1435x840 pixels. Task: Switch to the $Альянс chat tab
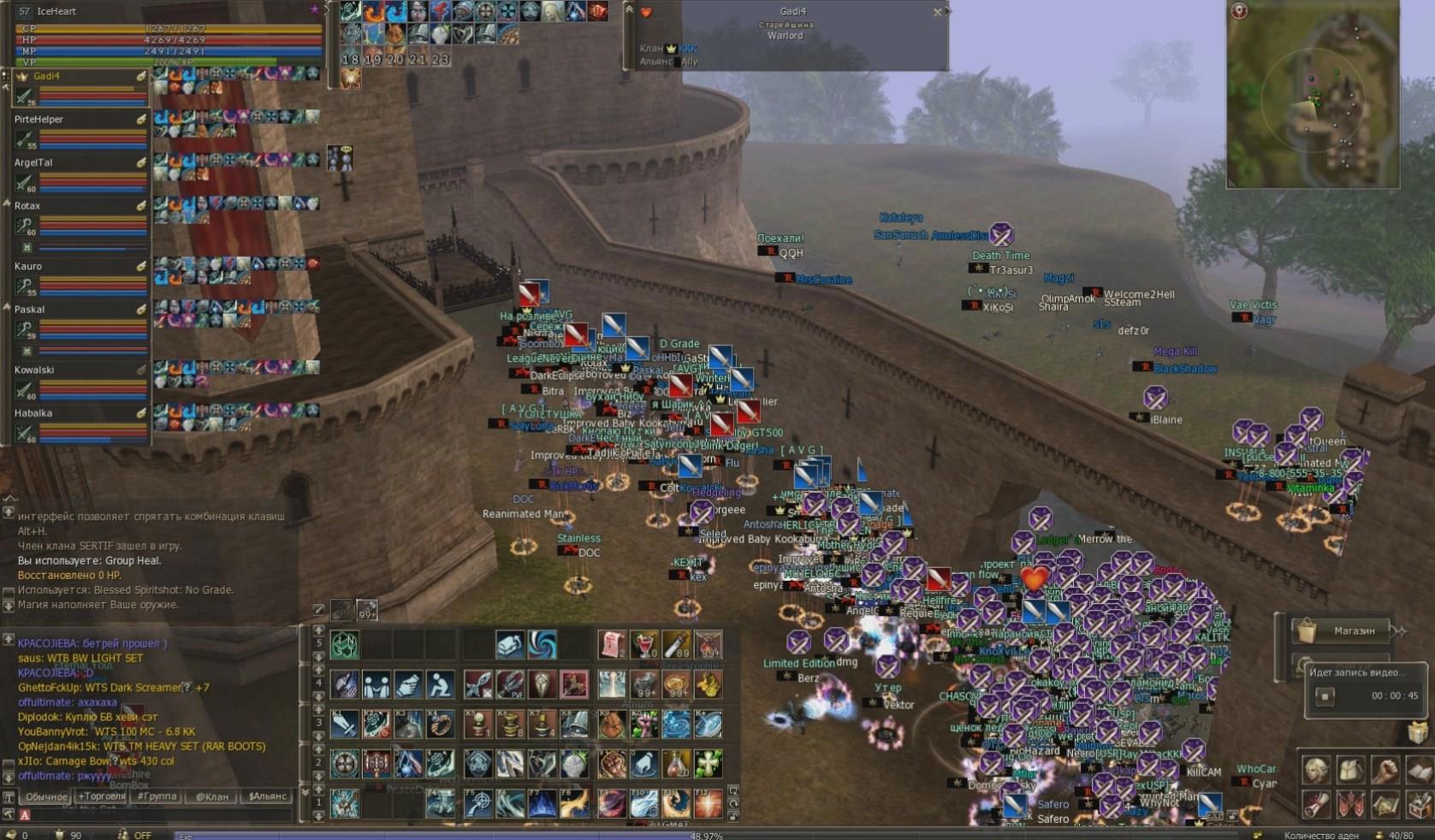(x=267, y=796)
